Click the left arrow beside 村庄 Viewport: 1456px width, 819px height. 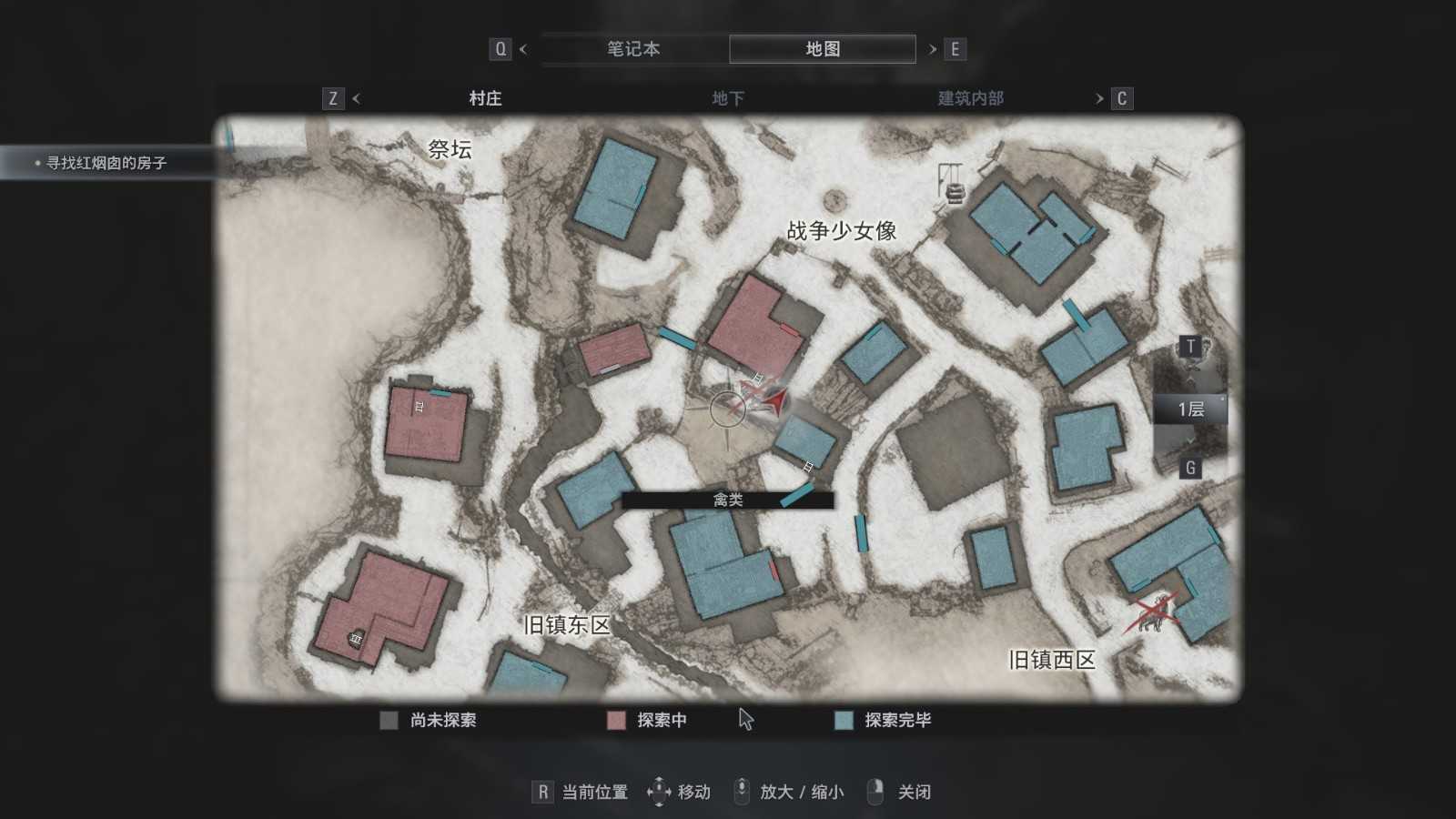pyautogui.click(x=356, y=98)
